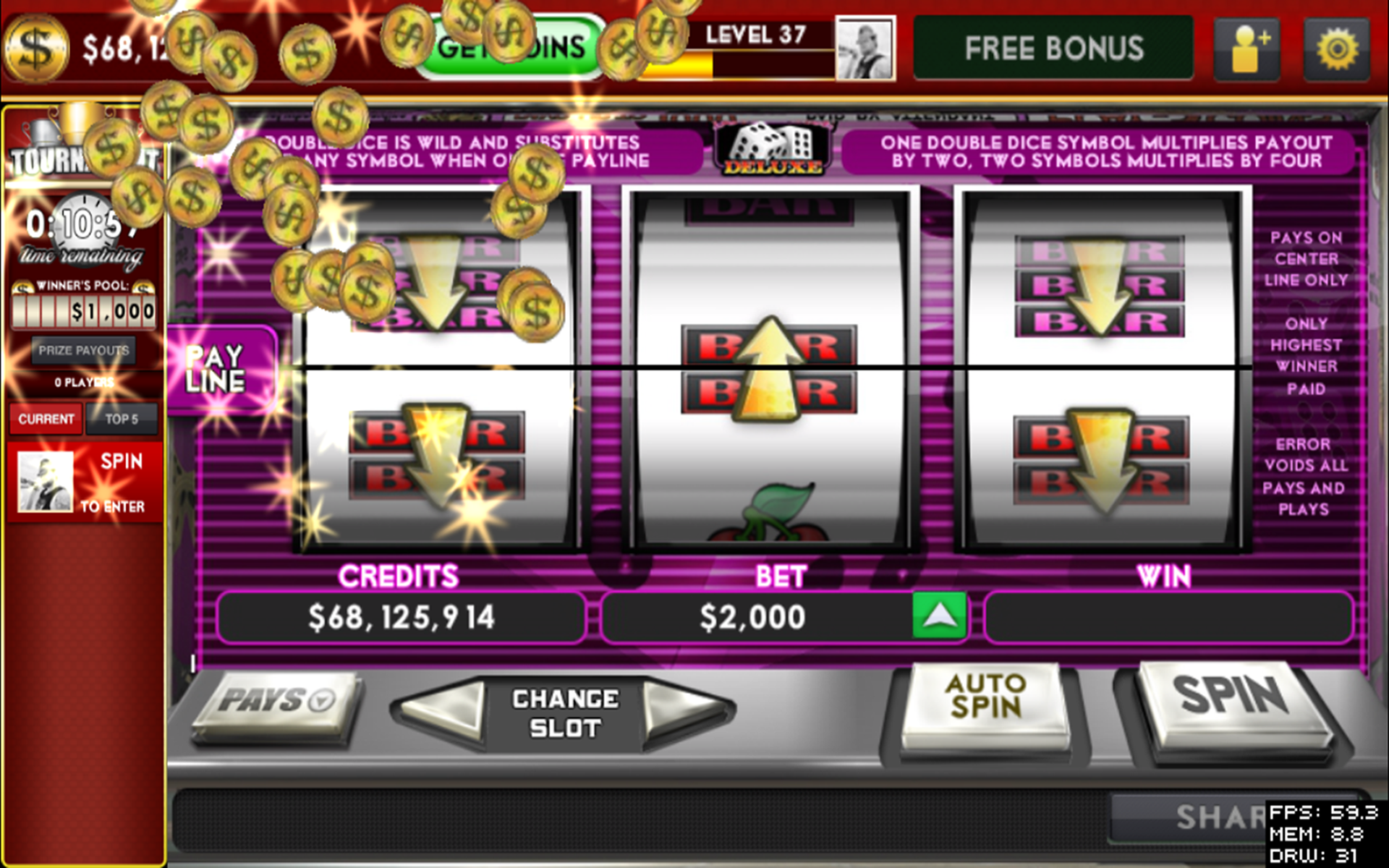This screenshot has width=1389, height=868.
Task: Click the player avatar in the tournament panel
Action: 45,481
